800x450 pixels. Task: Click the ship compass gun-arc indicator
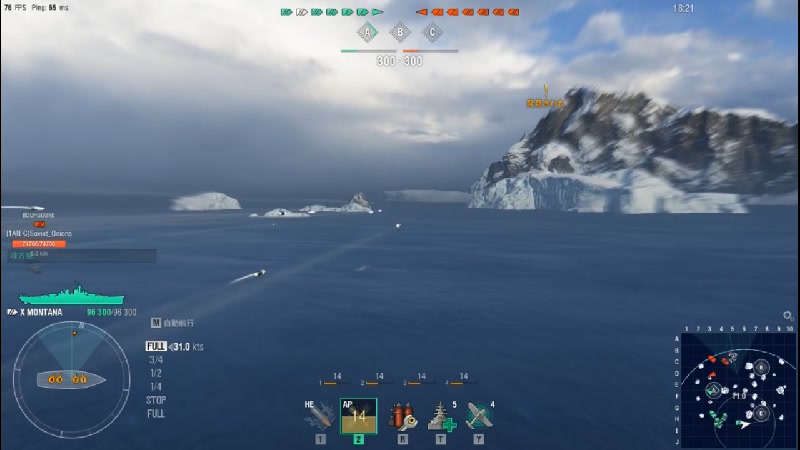pyautogui.click(x=71, y=379)
